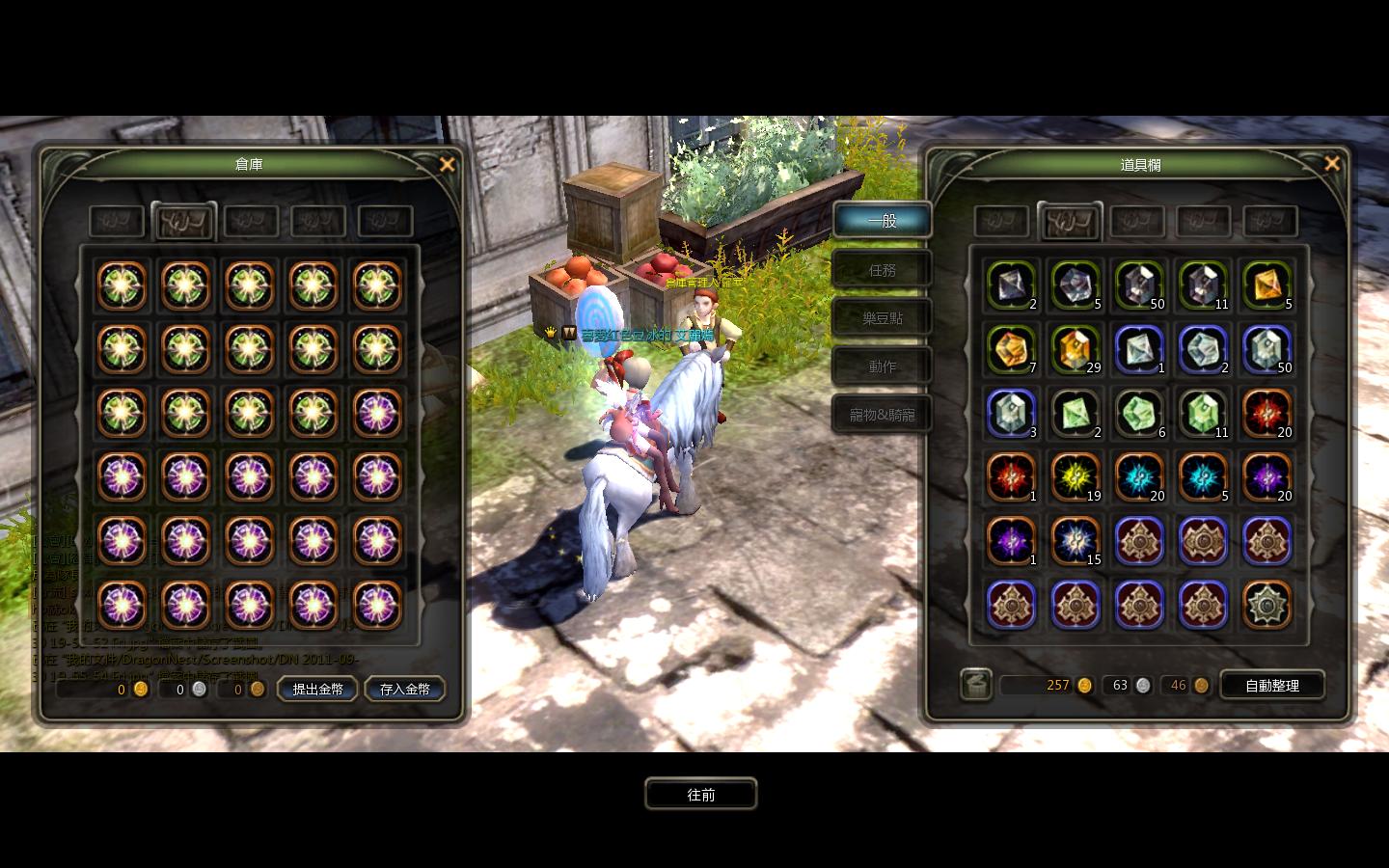Viewport: 1389px width, 868px height.
Task: Close the 道具欄 inventory window
Action: tap(1332, 164)
